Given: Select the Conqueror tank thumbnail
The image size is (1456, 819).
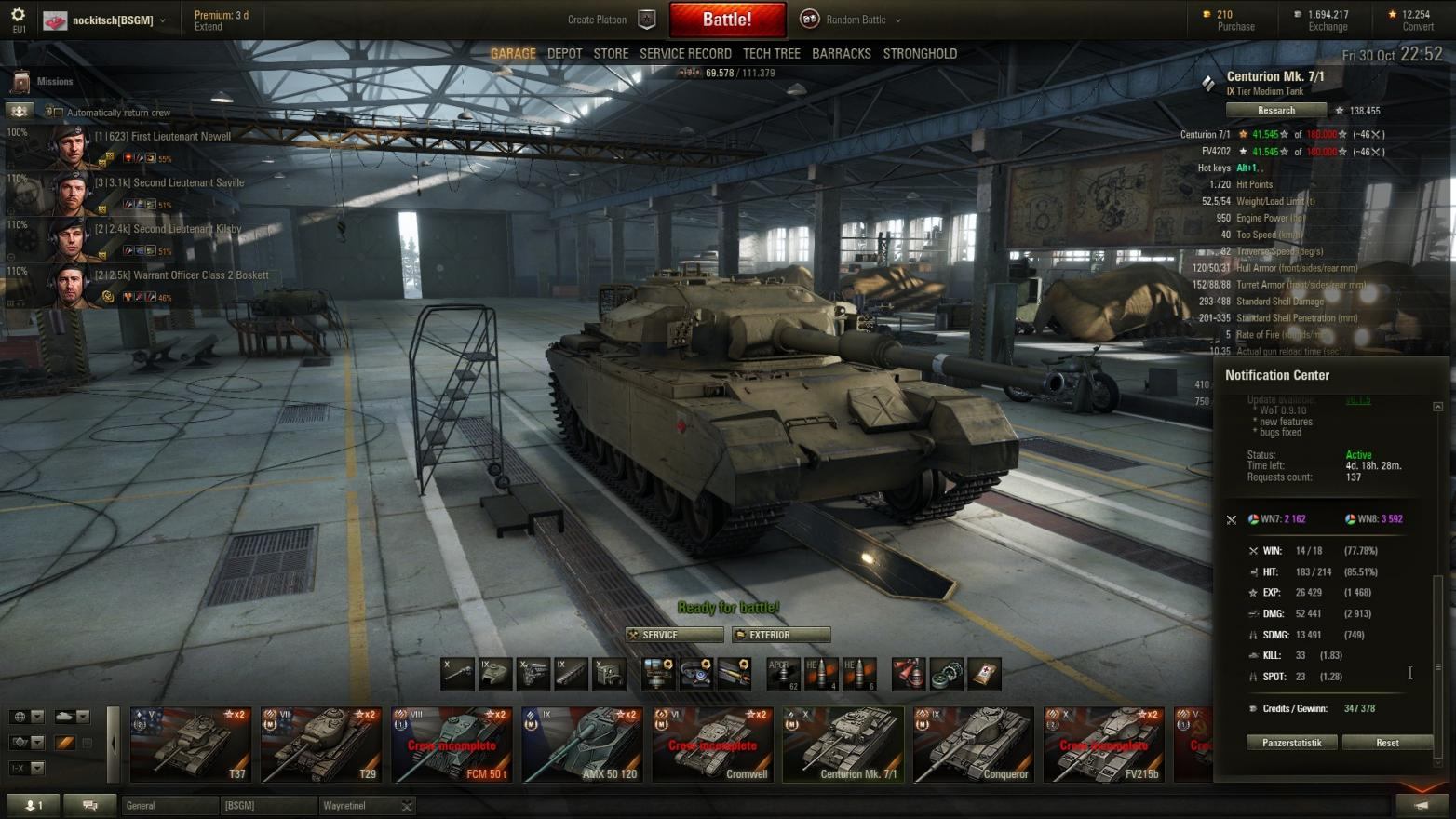Looking at the screenshot, I should 973,745.
